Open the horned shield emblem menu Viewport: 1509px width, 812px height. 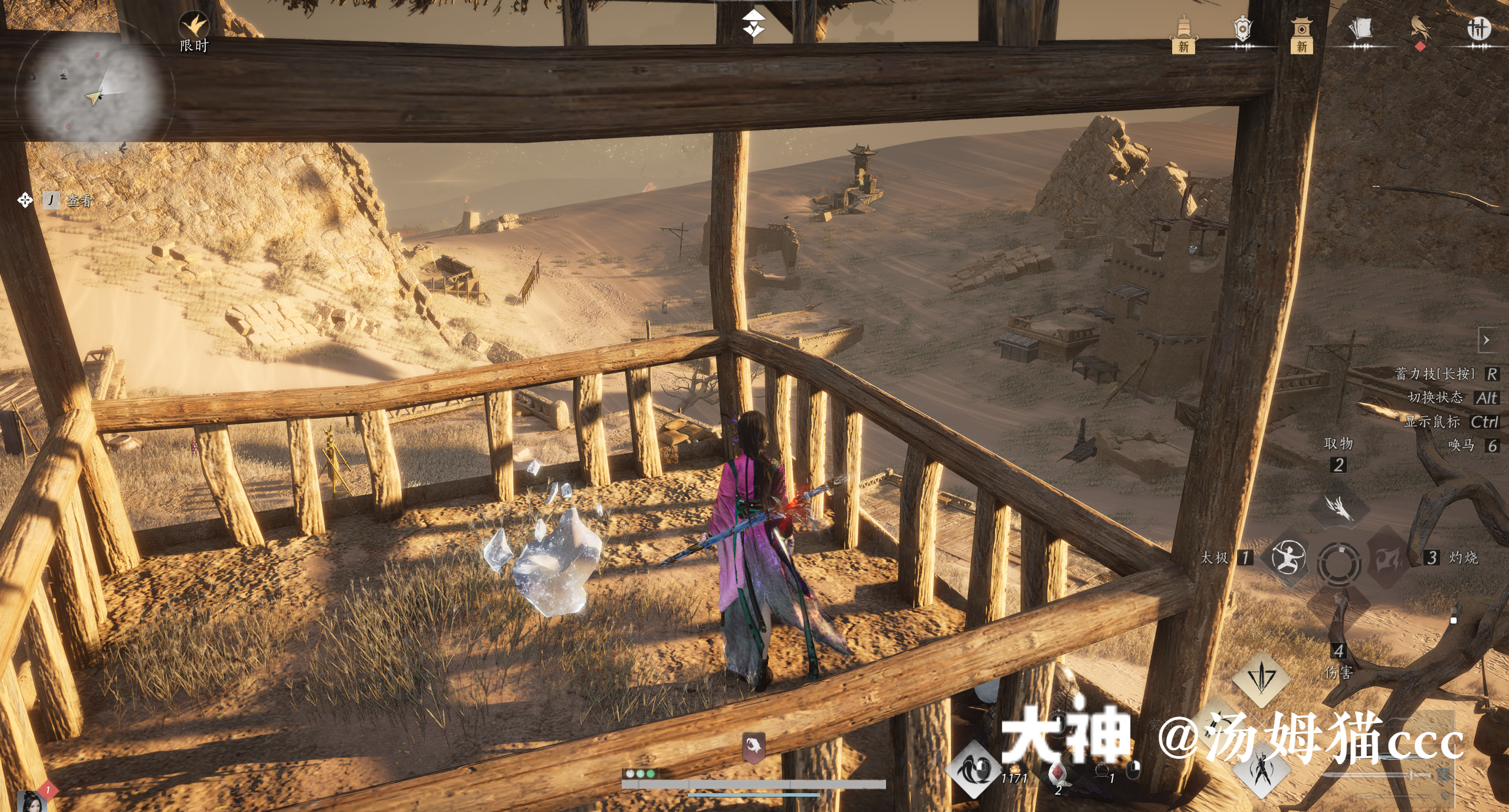point(1242,29)
